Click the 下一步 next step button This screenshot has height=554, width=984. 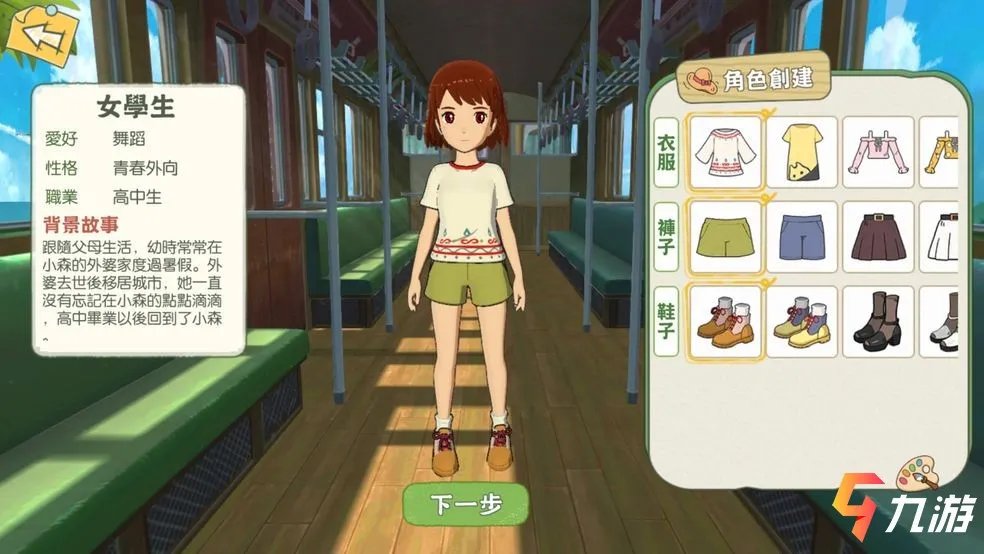point(464,503)
